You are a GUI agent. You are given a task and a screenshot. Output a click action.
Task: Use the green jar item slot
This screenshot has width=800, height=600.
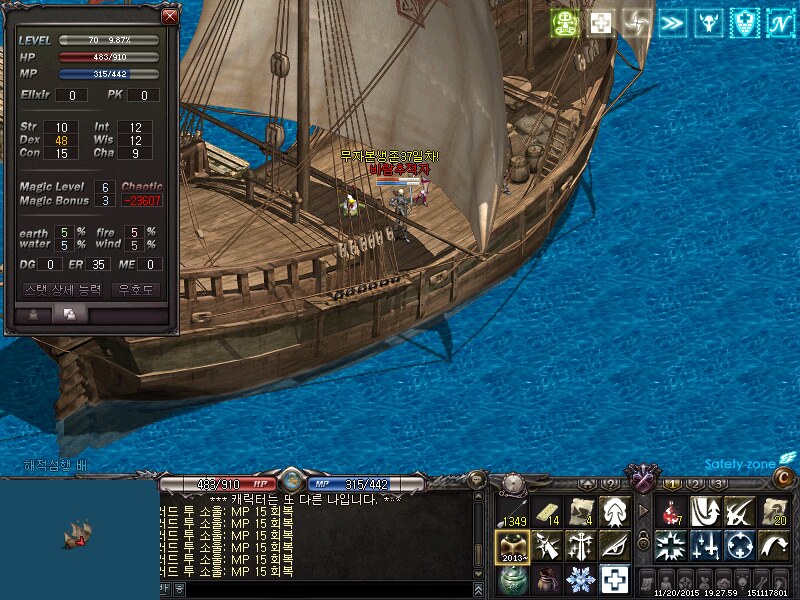[513, 579]
